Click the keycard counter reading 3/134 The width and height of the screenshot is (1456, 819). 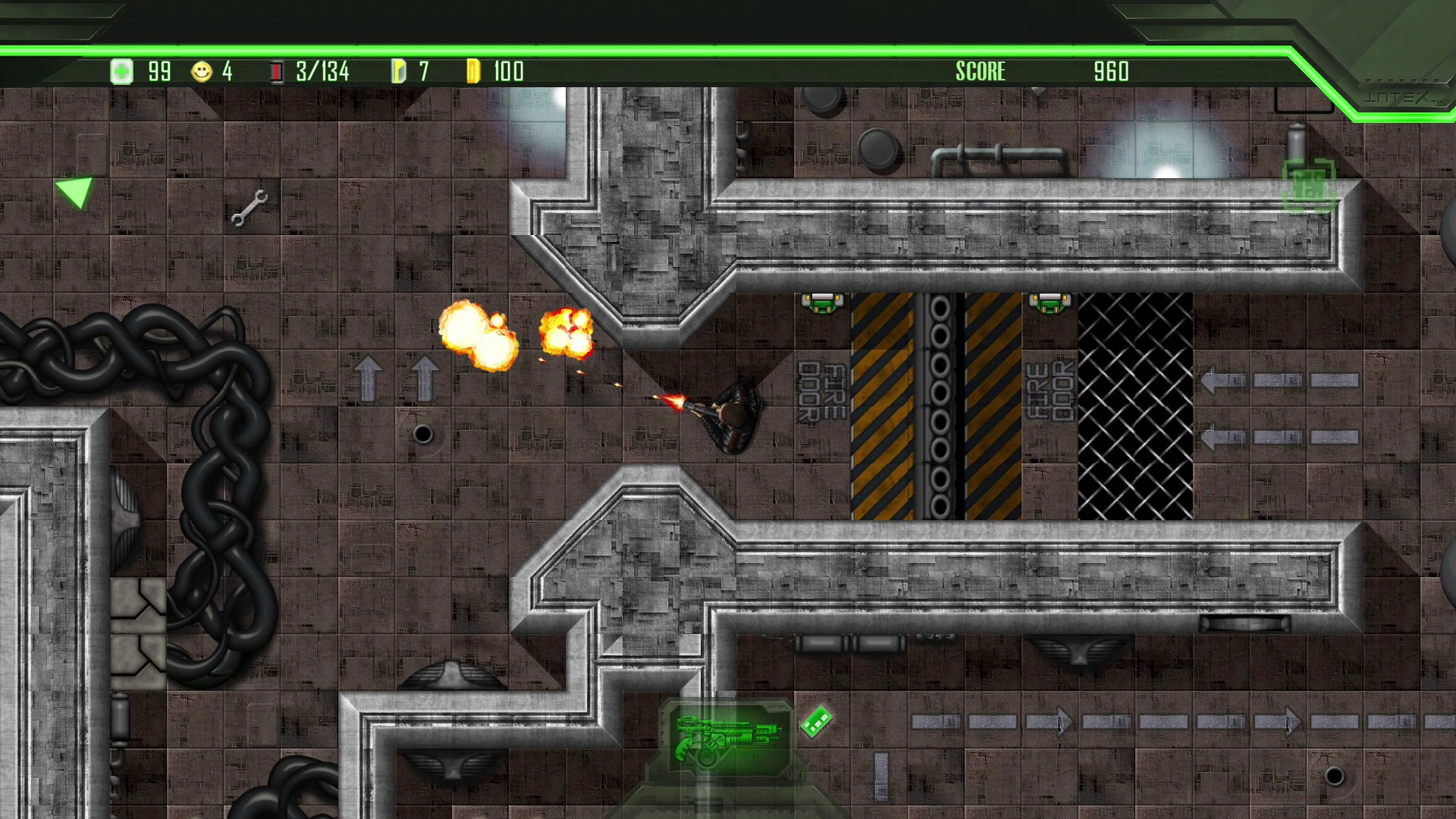322,71
